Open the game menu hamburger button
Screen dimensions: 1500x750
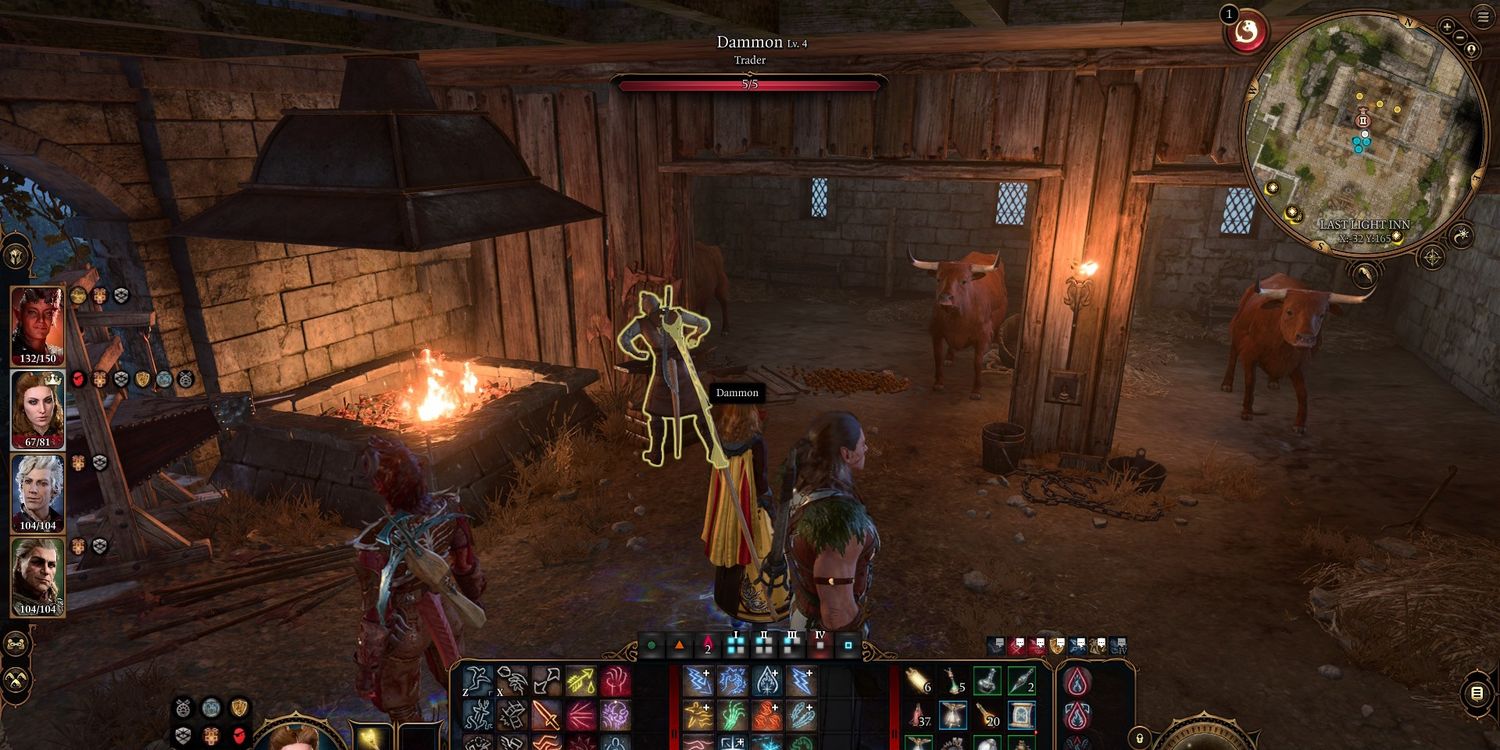(1482, 16)
